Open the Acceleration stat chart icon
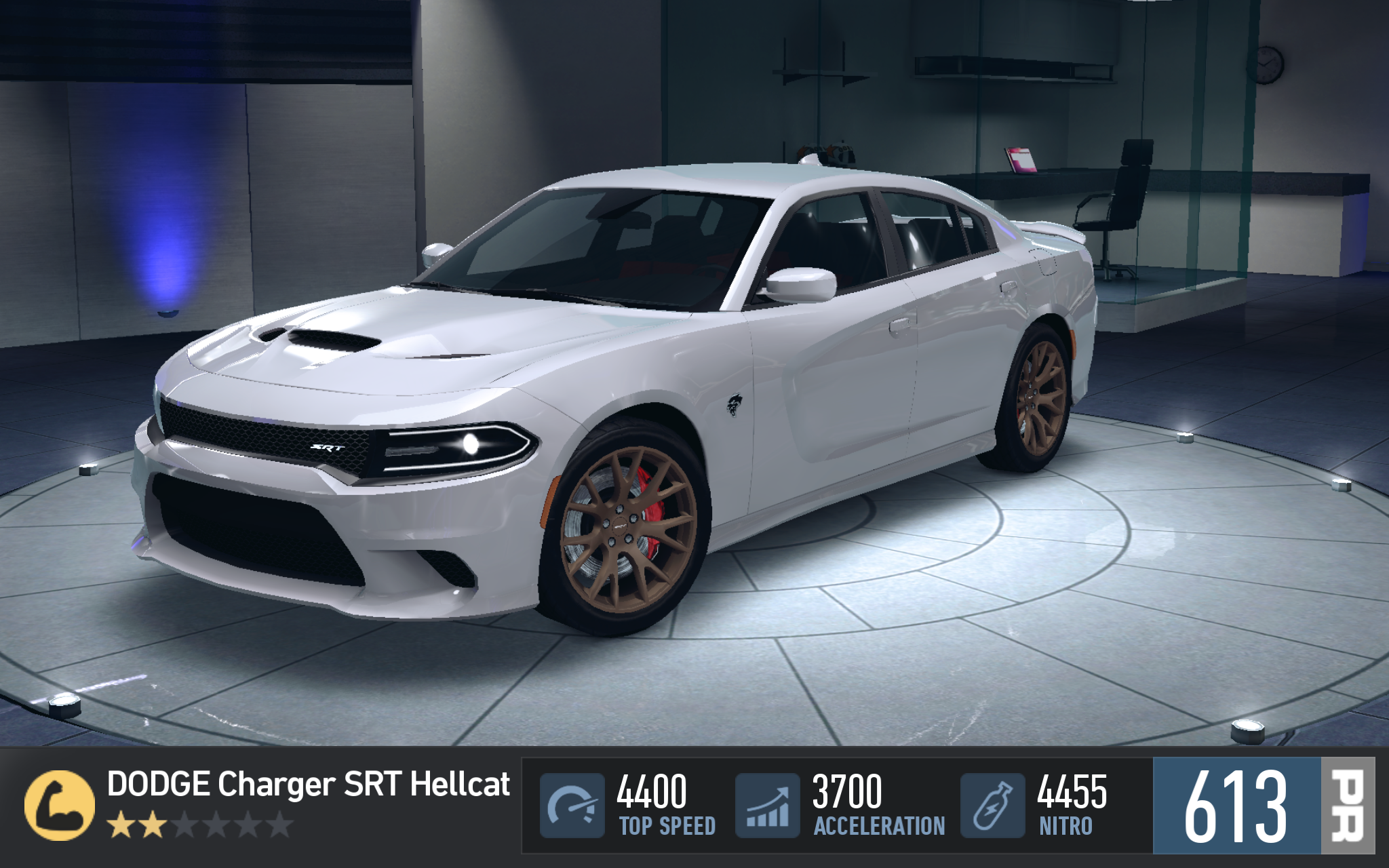Image resolution: width=1389 pixels, height=868 pixels. coord(768,806)
